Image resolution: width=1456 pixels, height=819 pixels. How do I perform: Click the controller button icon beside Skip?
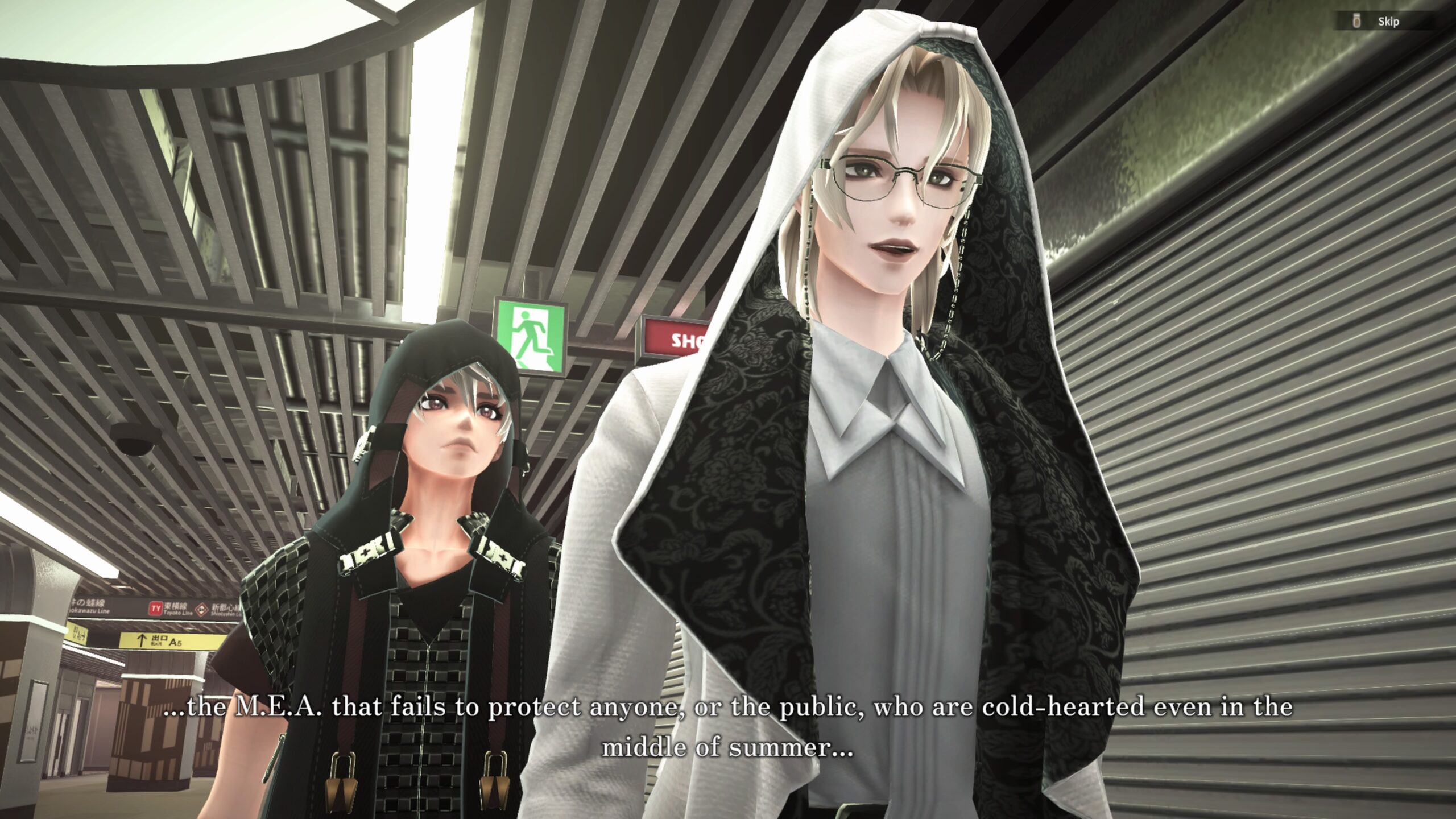tap(1356, 23)
